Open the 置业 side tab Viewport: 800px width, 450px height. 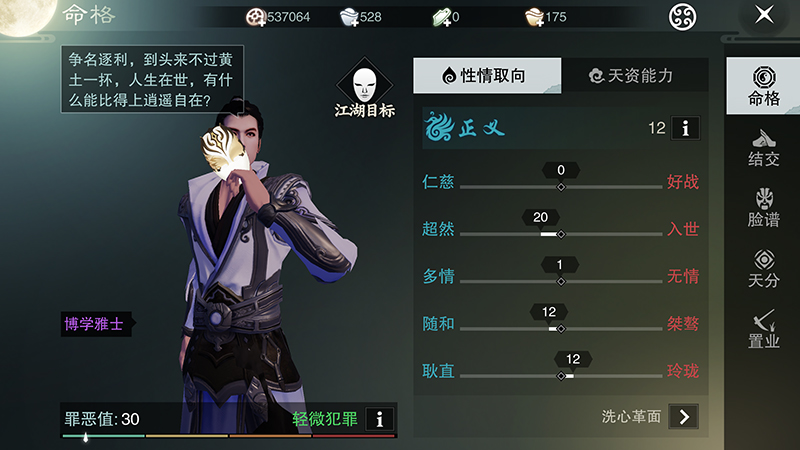763,329
